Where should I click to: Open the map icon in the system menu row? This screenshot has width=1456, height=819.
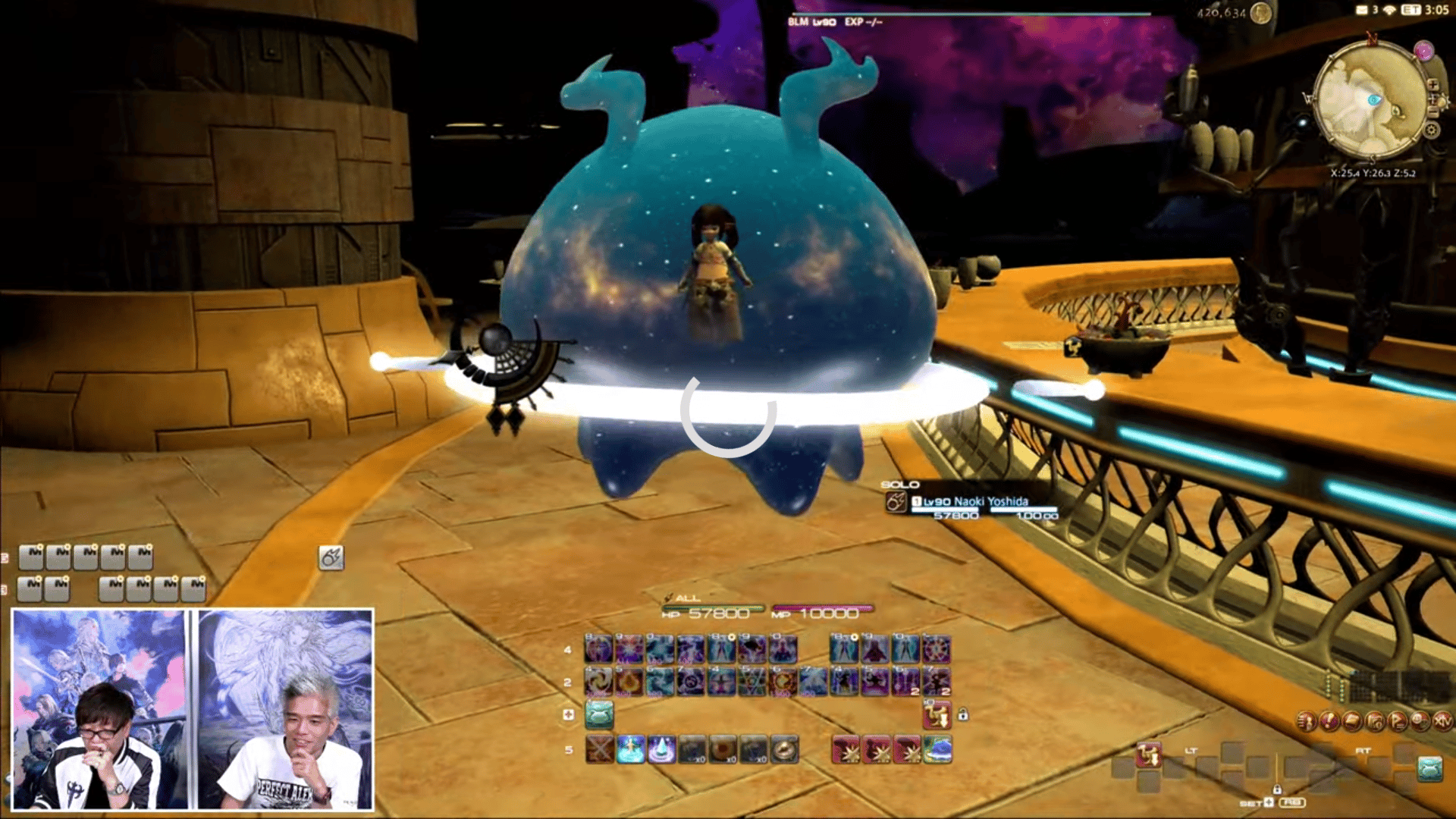click(x=1375, y=721)
